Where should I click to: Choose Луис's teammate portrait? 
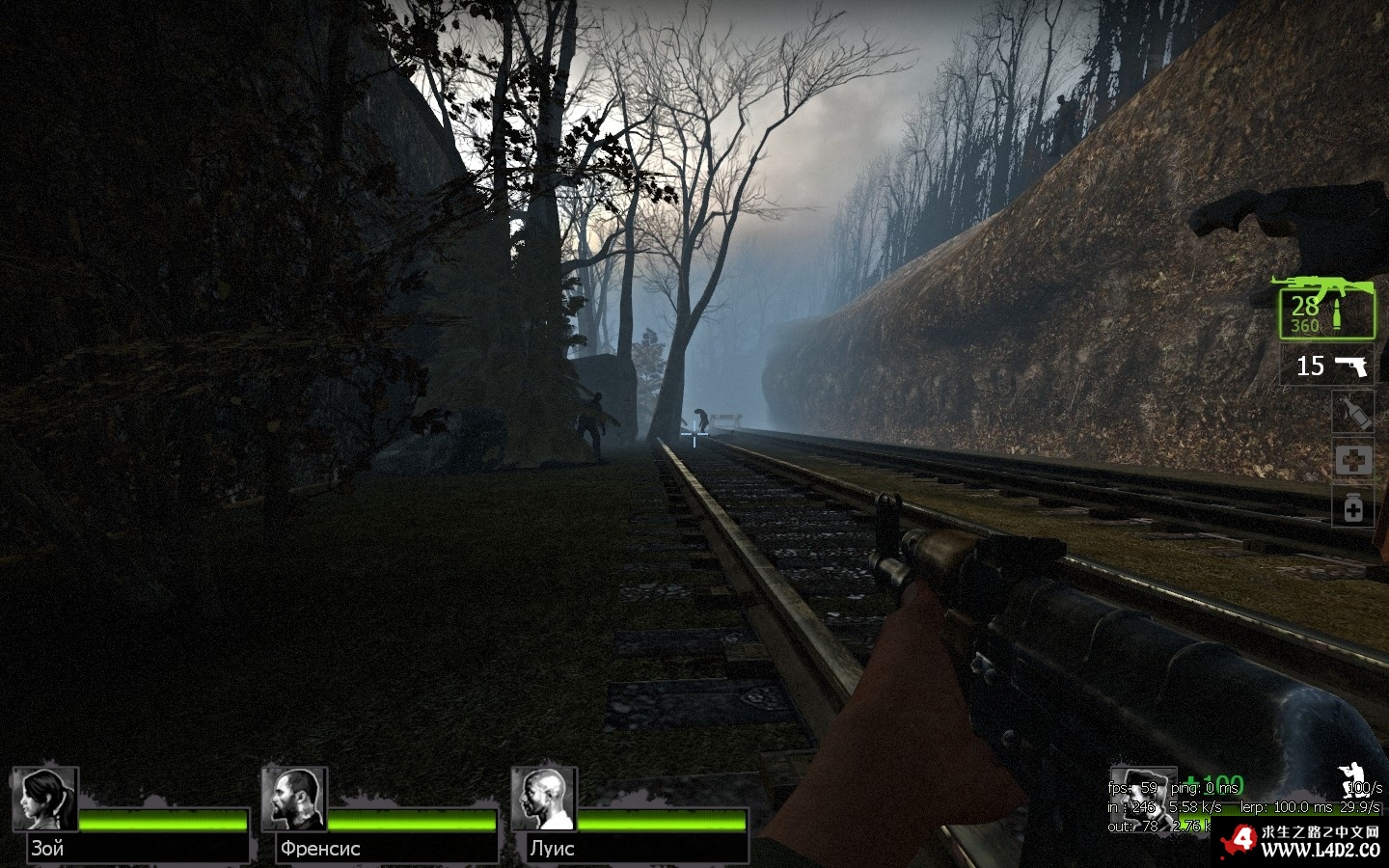[544, 799]
